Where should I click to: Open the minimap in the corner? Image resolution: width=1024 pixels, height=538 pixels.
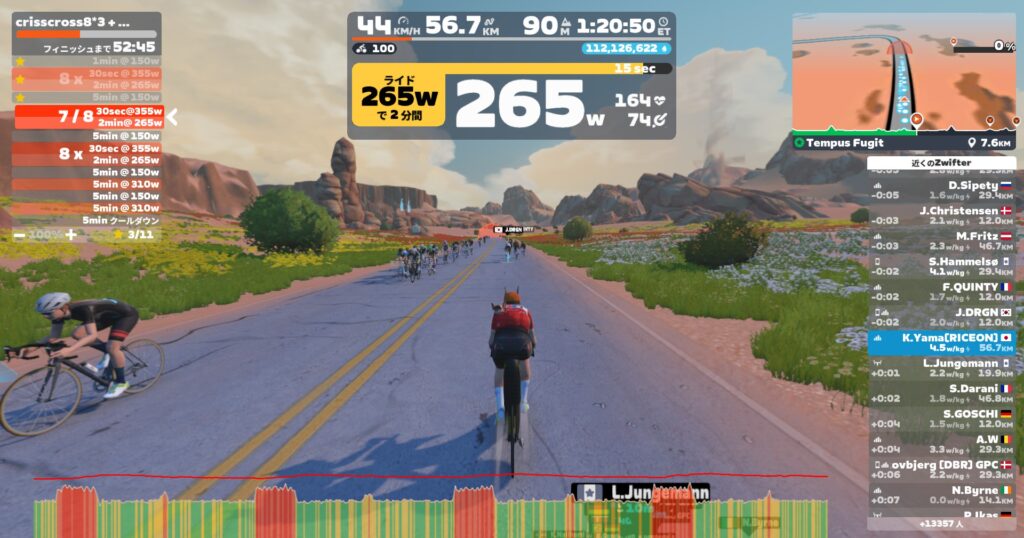pyautogui.click(x=904, y=73)
